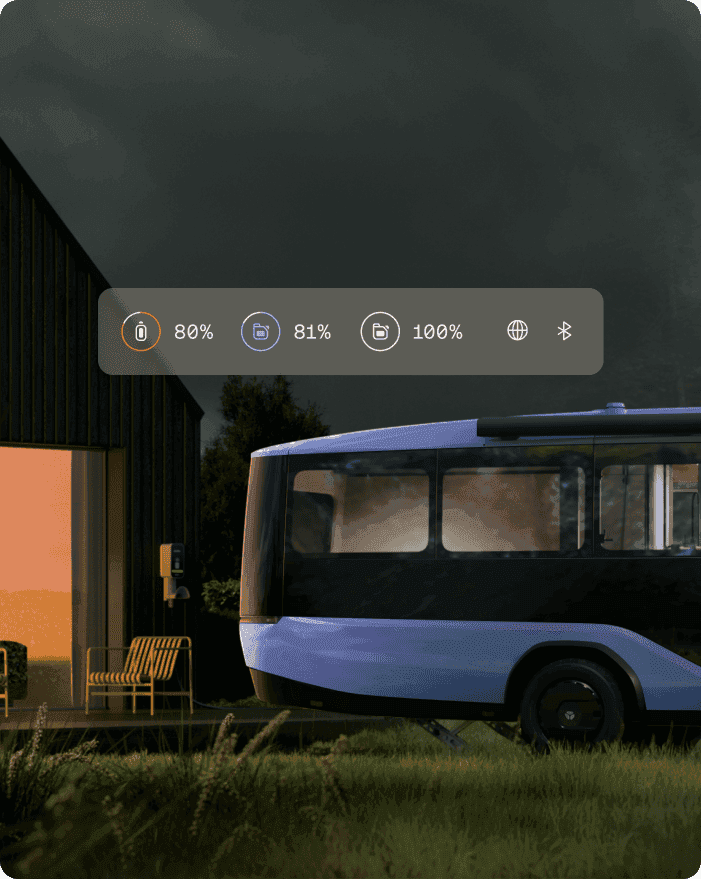Open the blue-ringed tank level icon
Screen dimensions: 701x879
pyautogui.click(x=260, y=332)
